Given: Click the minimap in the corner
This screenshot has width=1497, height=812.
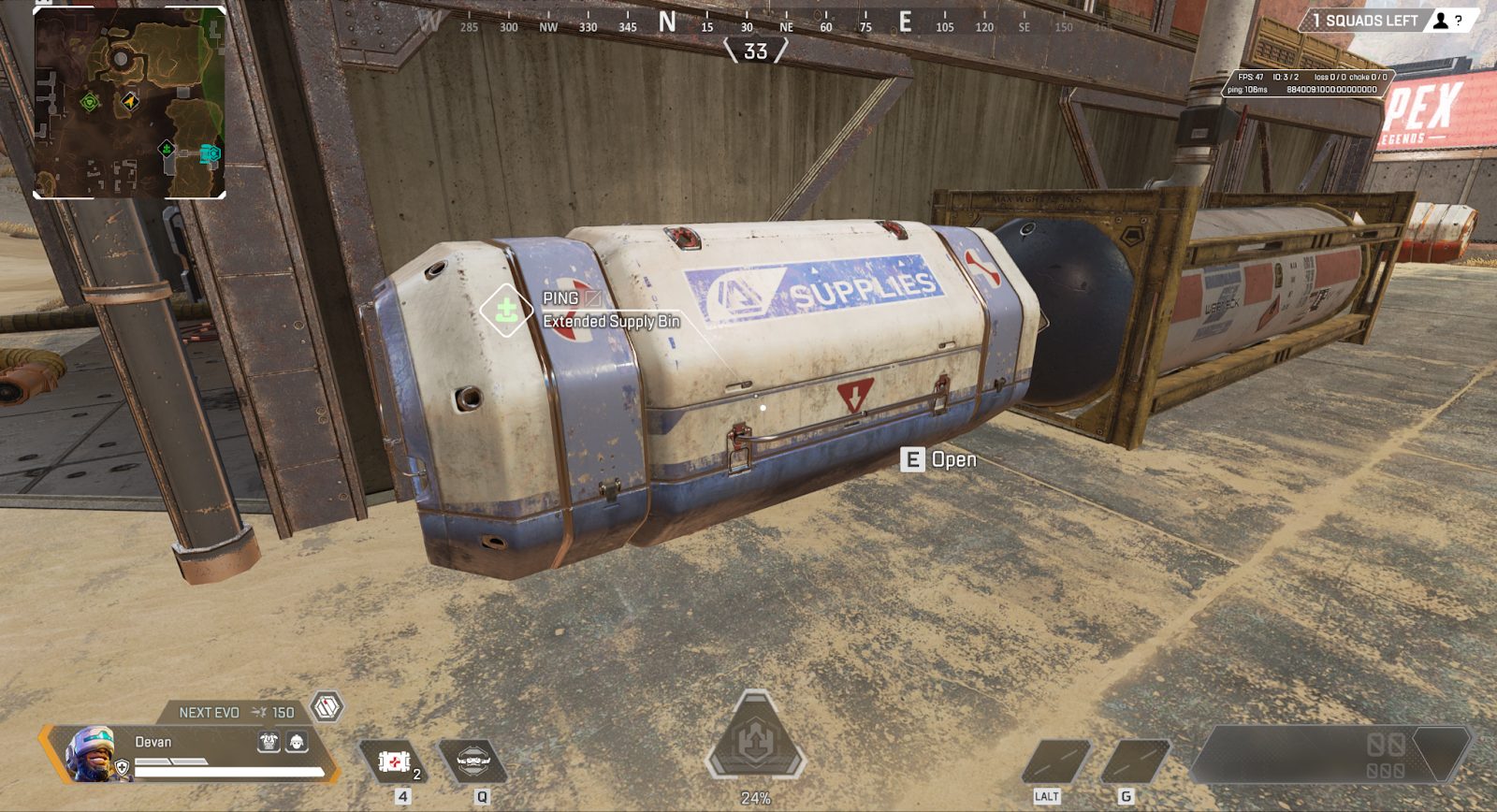Looking at the screenshot, I should point(129,103).
